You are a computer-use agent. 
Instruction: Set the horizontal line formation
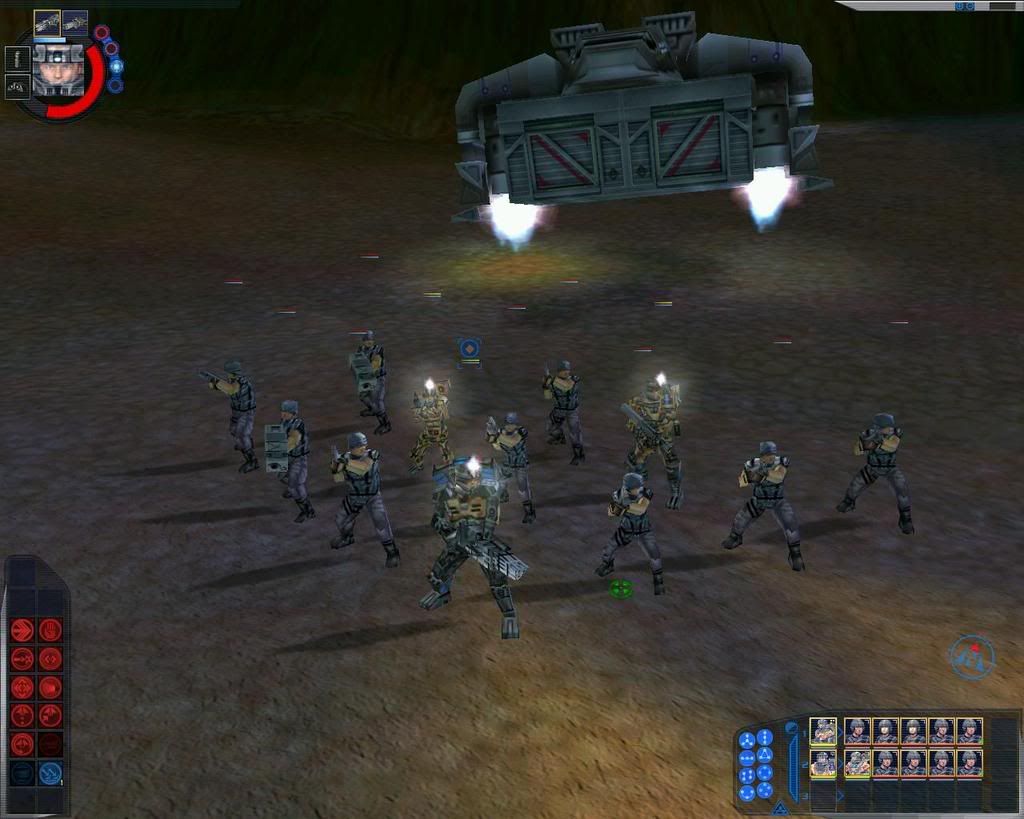747,757
